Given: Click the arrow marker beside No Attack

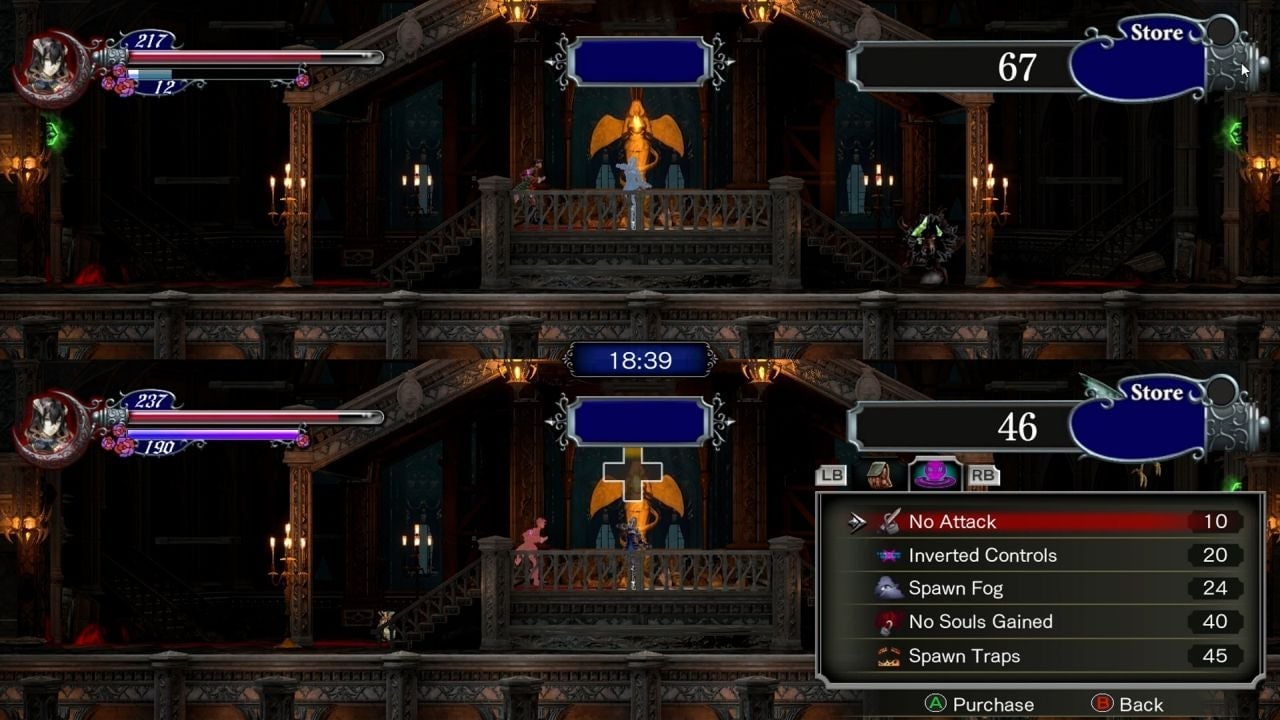Looking at the screenshot, I should coord(856,521).
